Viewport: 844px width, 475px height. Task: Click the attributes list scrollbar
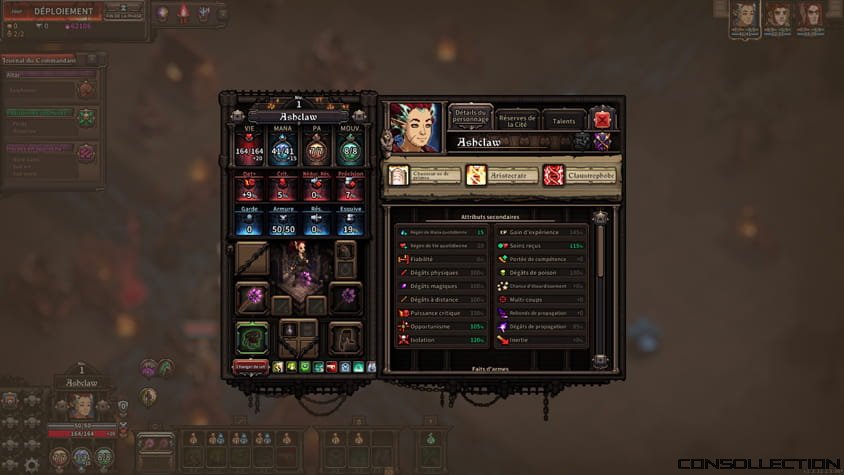click(600, 290)
